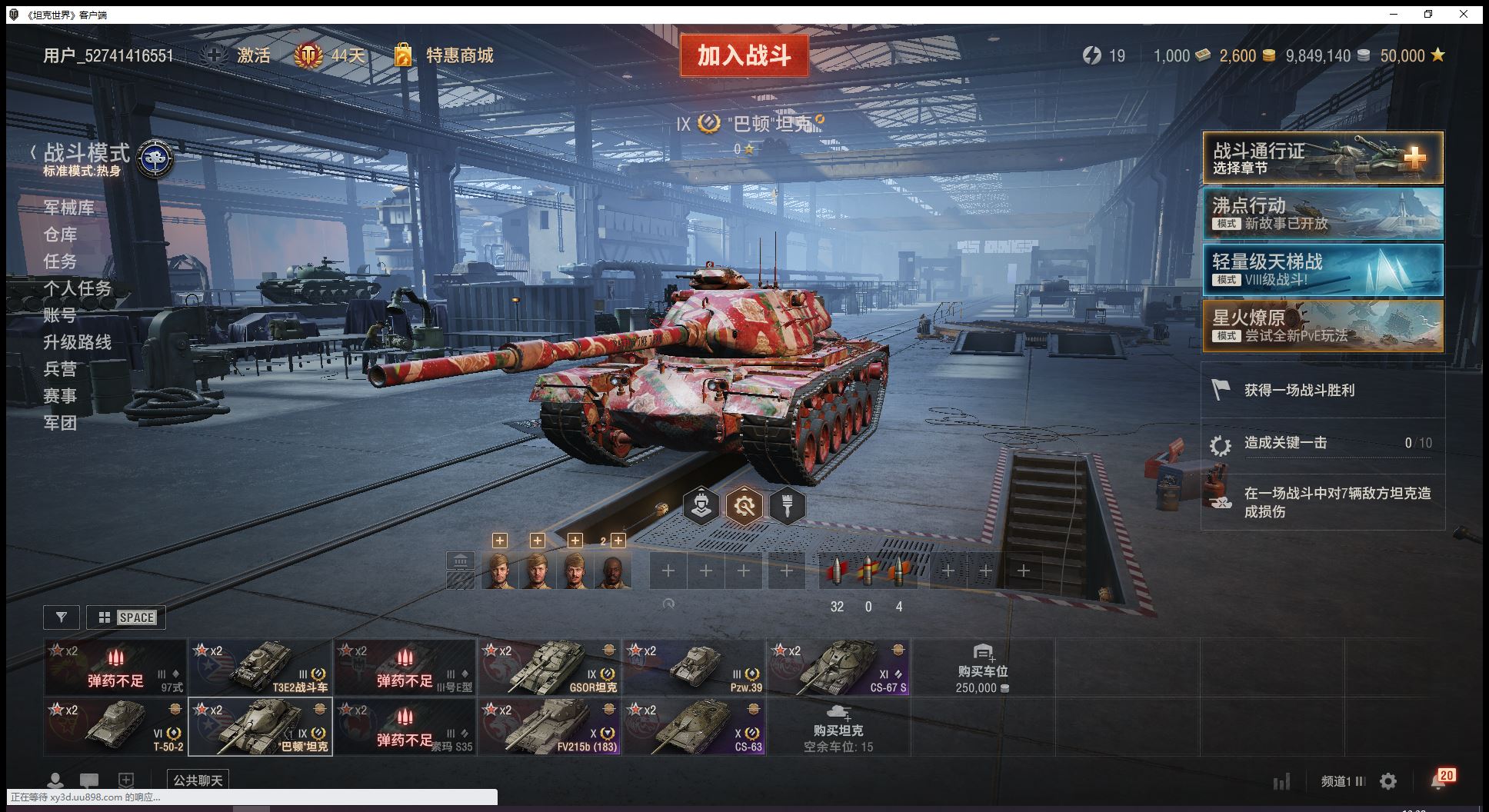Open the 军团 clan menu
The width and height of the screenshot is (1489, 812).
(60, 423)
